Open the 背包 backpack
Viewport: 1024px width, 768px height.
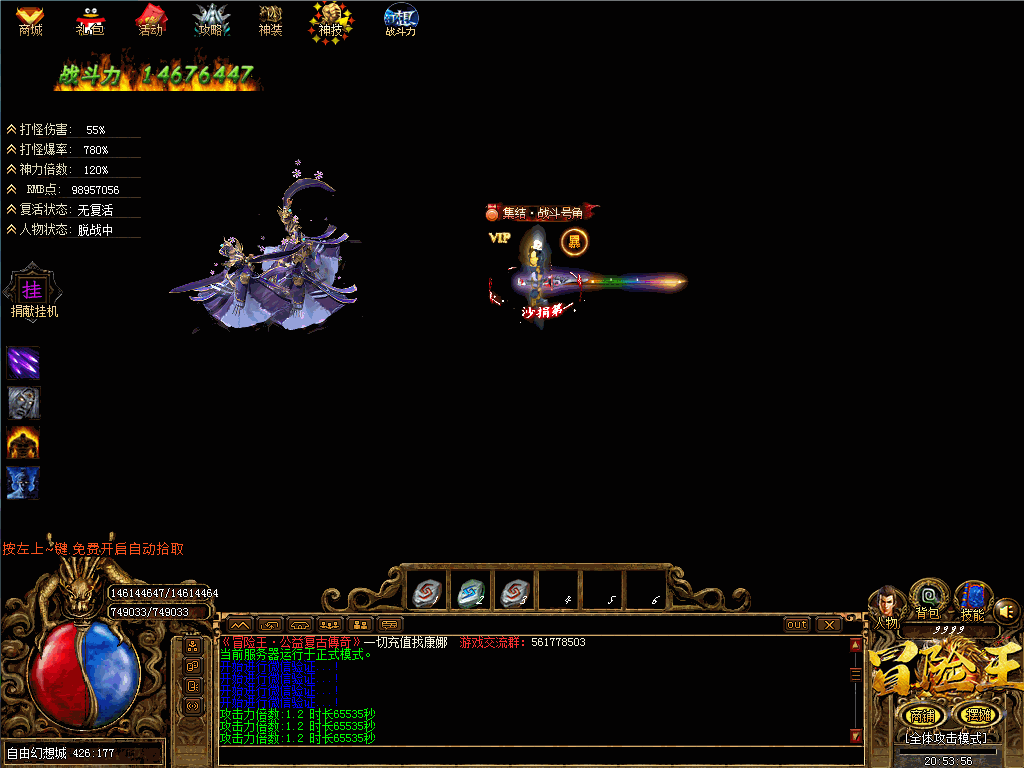pos(929,599)
